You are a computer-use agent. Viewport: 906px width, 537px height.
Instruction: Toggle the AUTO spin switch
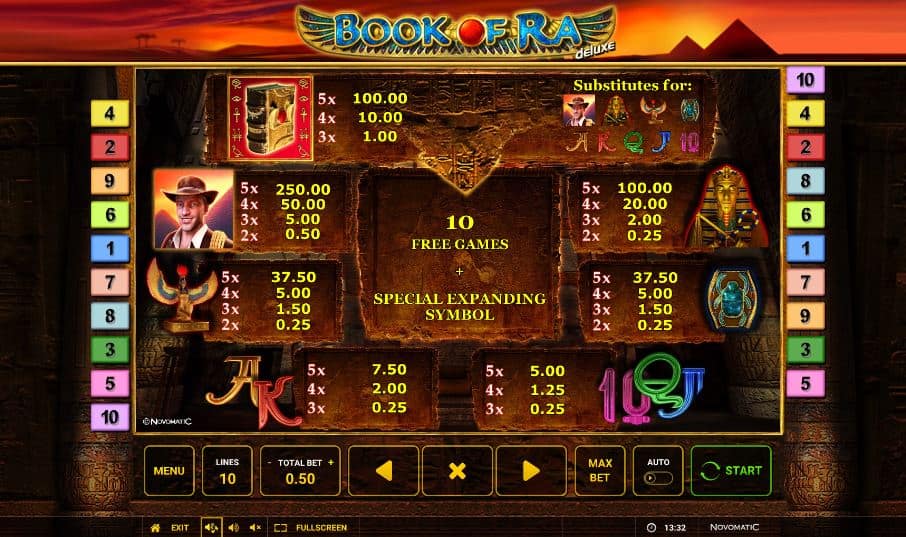pos(658,477)
